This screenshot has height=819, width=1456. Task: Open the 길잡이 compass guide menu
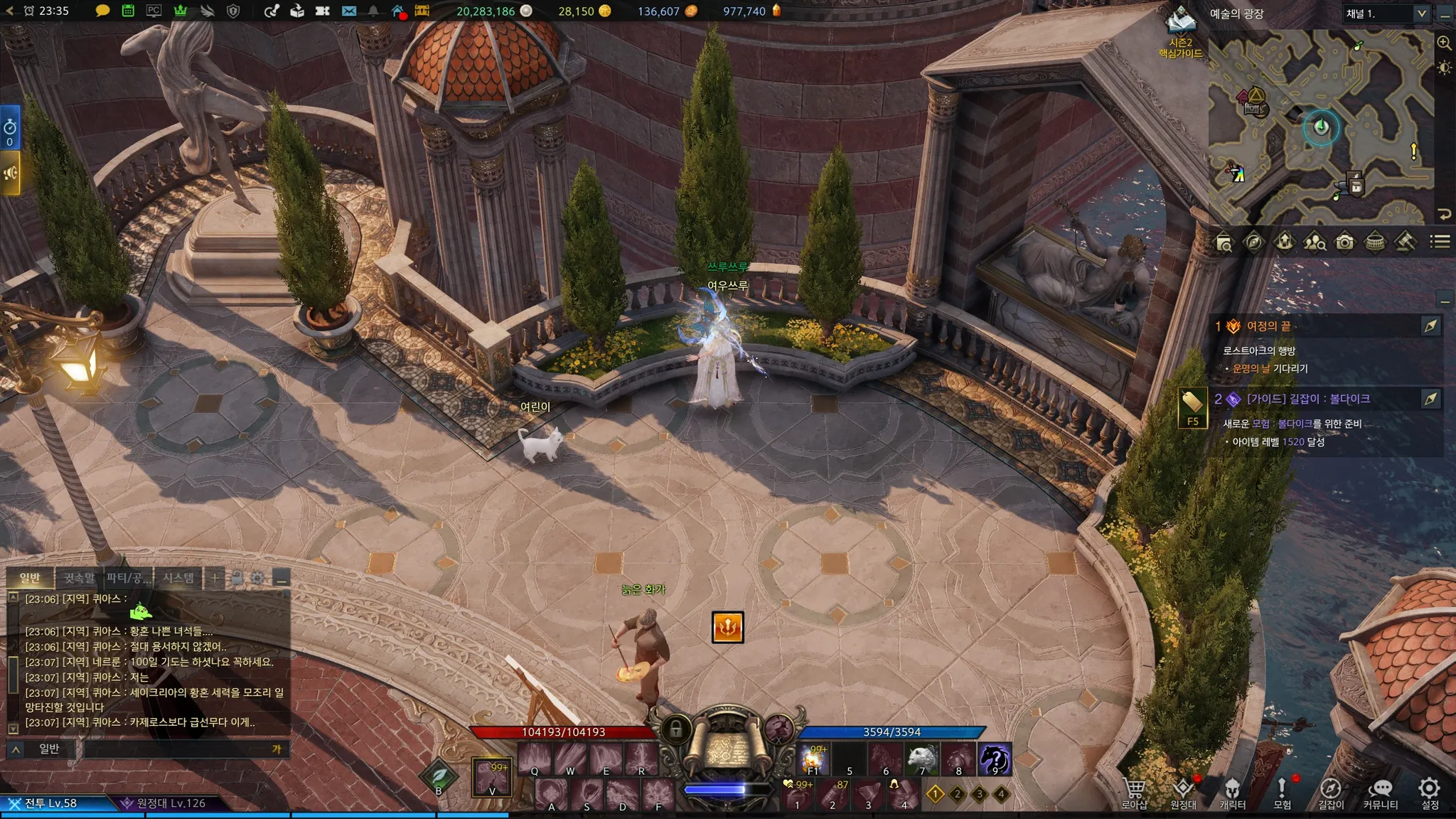pos(1330,791)
